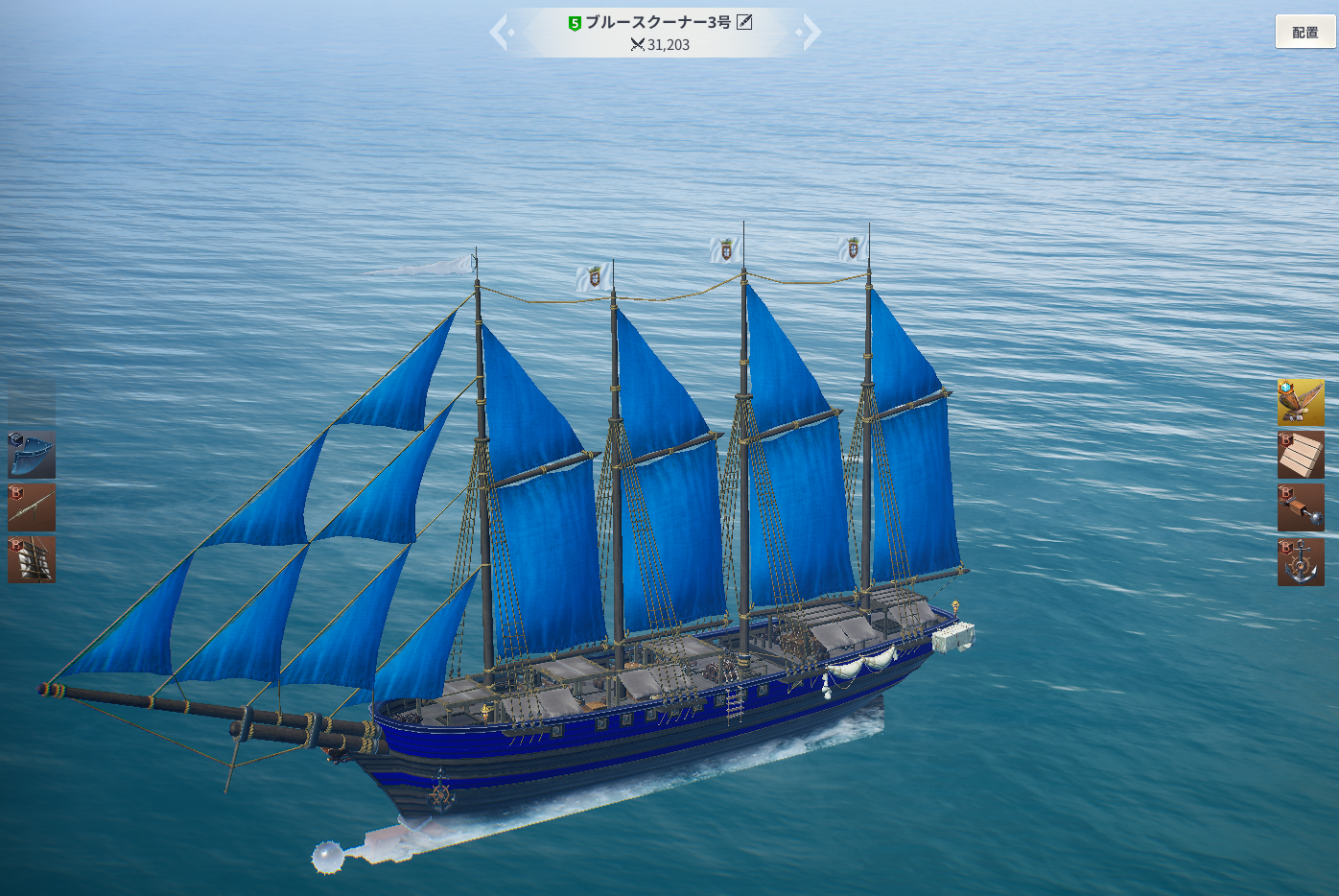Switch to the next ship with right arrow

pyautogui.click(x=810, y=33)
